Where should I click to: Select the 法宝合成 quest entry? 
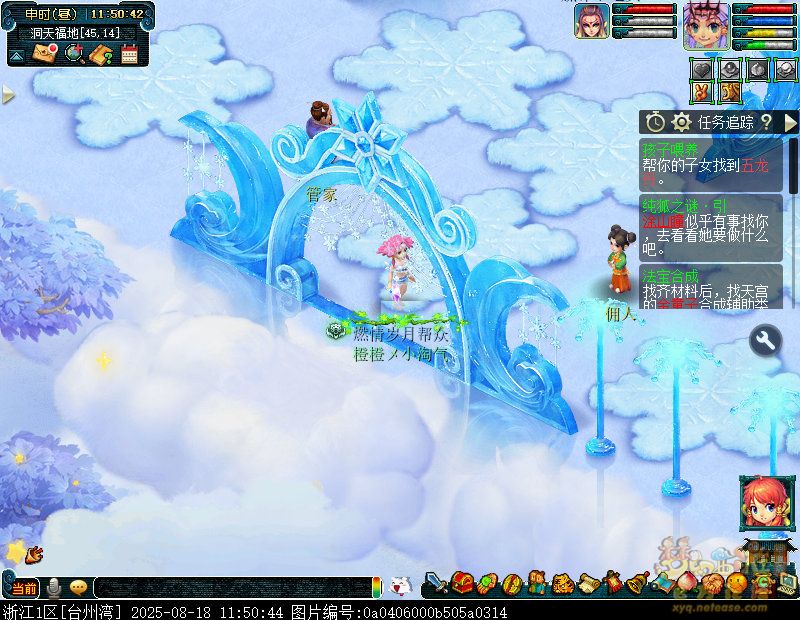670,275
